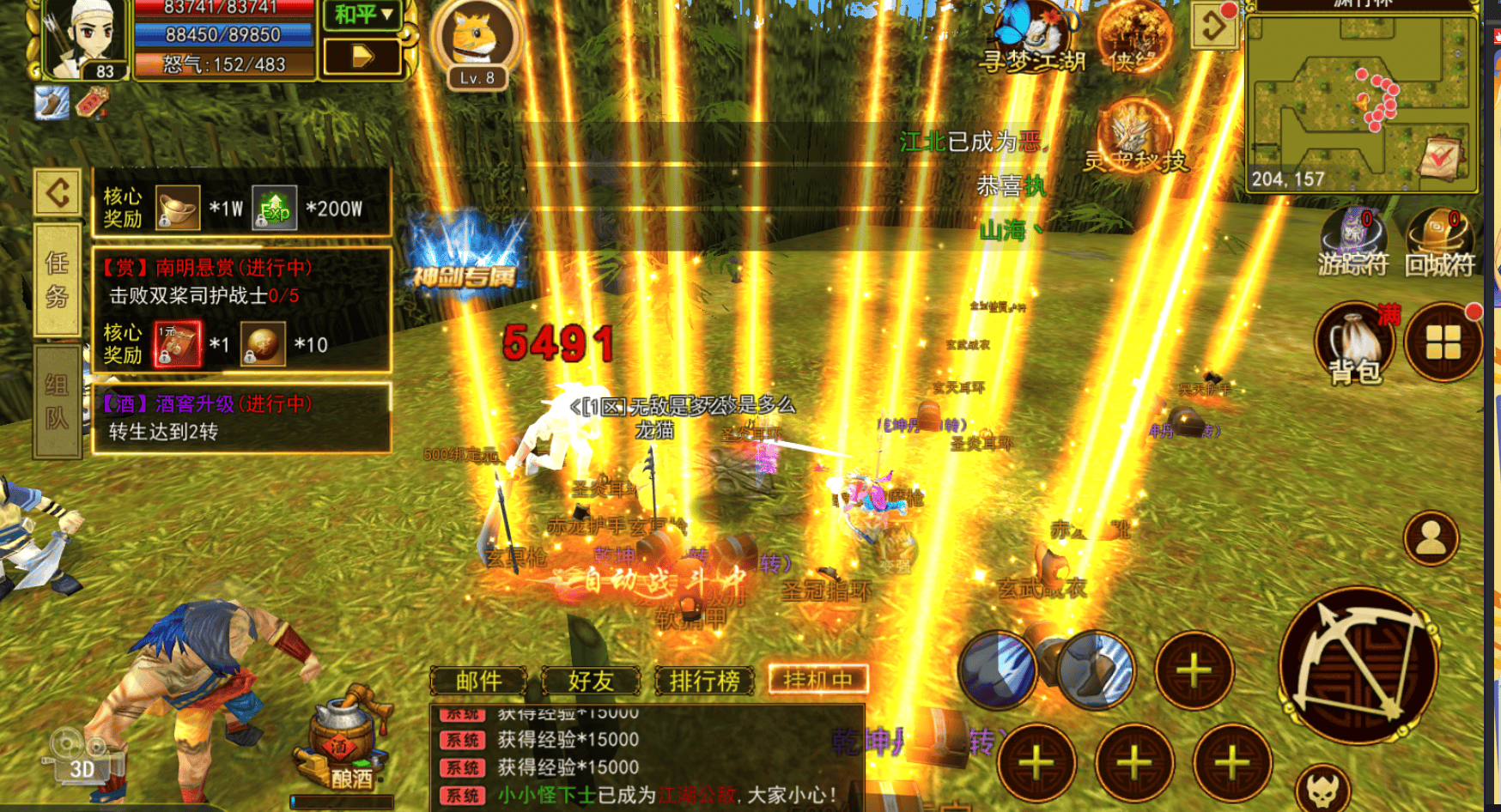Open the 寻梦江湖 event icon
Screen dimensions: 1501x812
click(1034, 39)
